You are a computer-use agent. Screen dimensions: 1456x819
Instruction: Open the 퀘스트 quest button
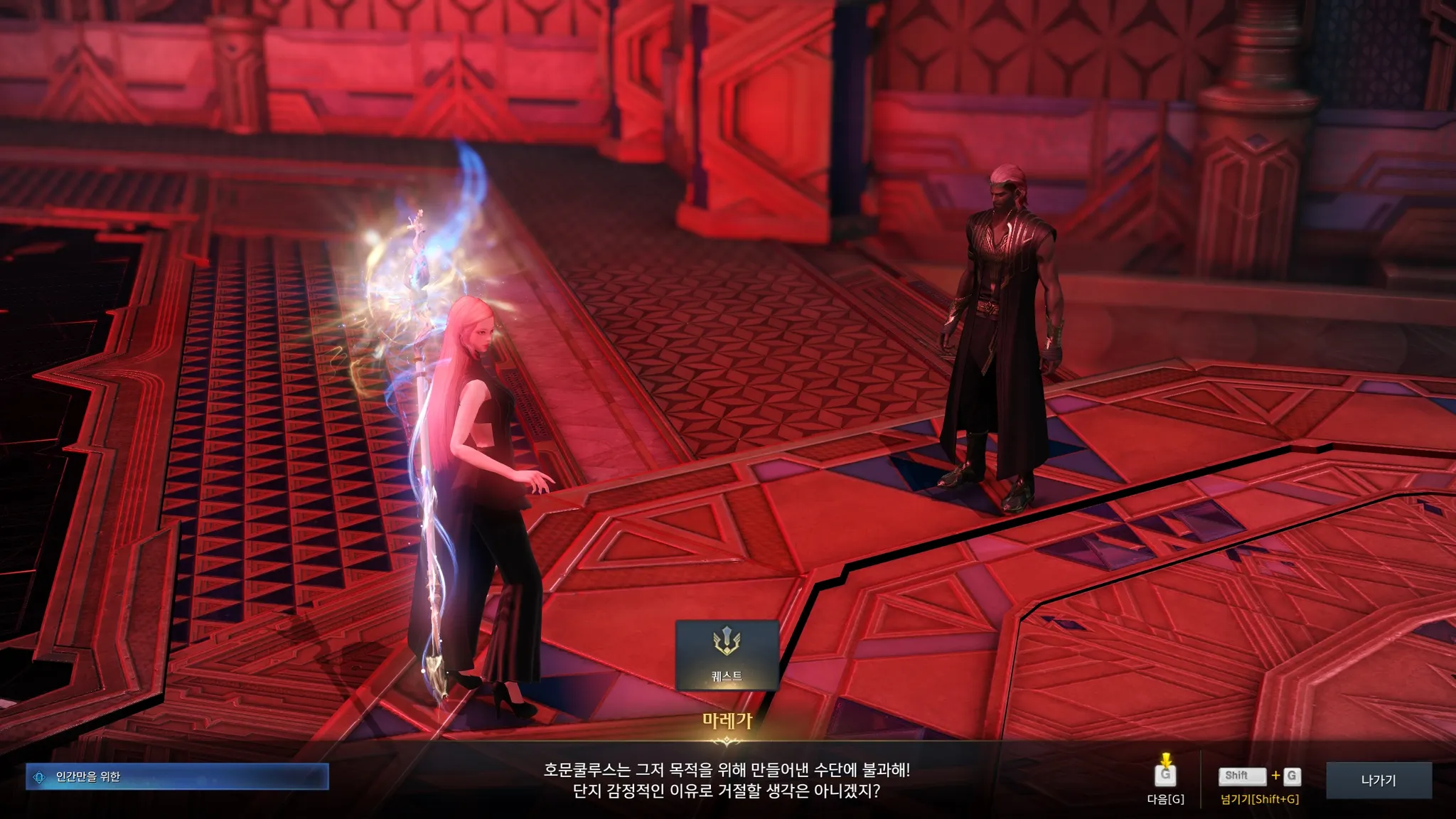(727, 655)
